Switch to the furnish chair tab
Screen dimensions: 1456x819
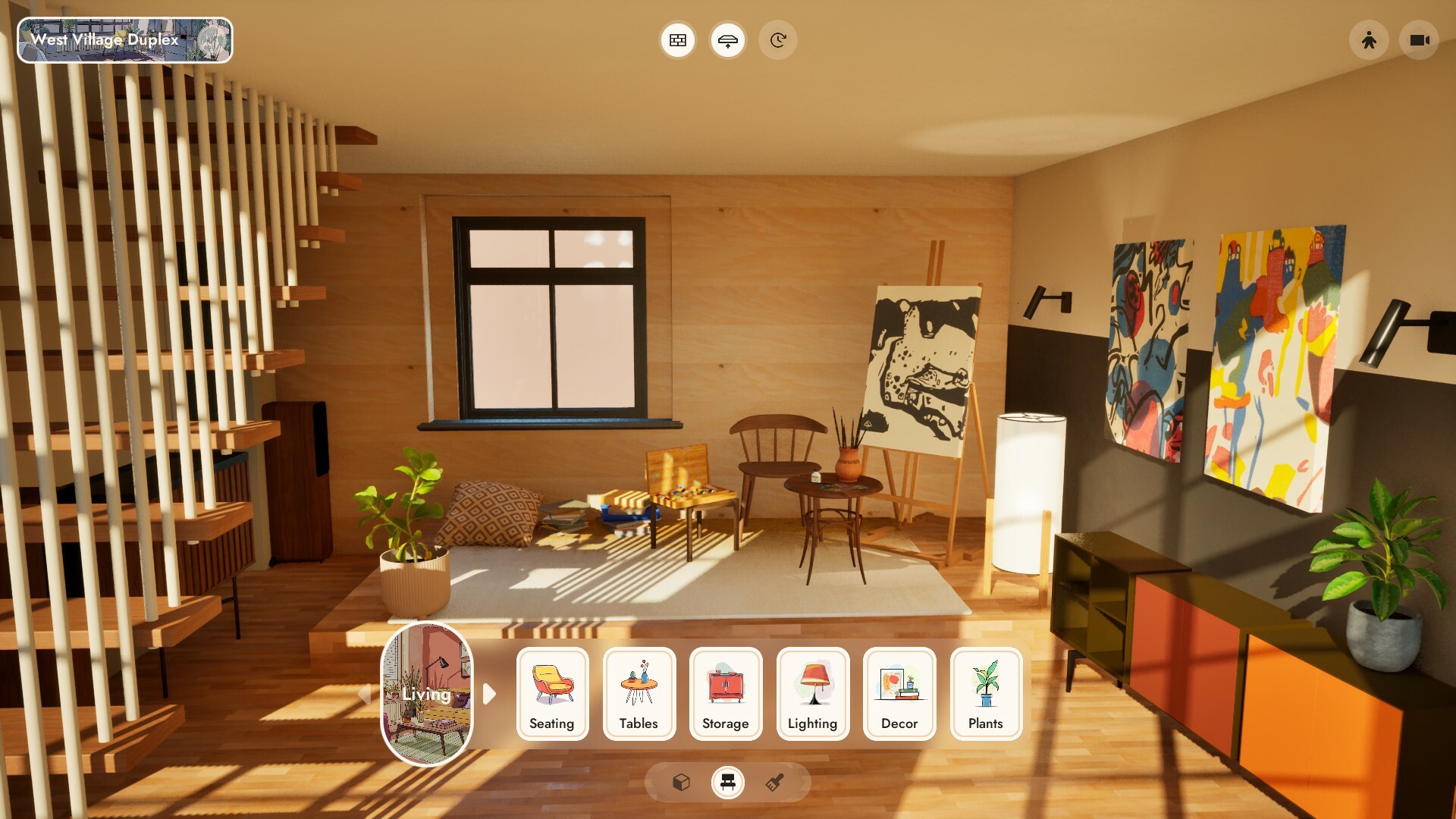(x=728, y=783)
